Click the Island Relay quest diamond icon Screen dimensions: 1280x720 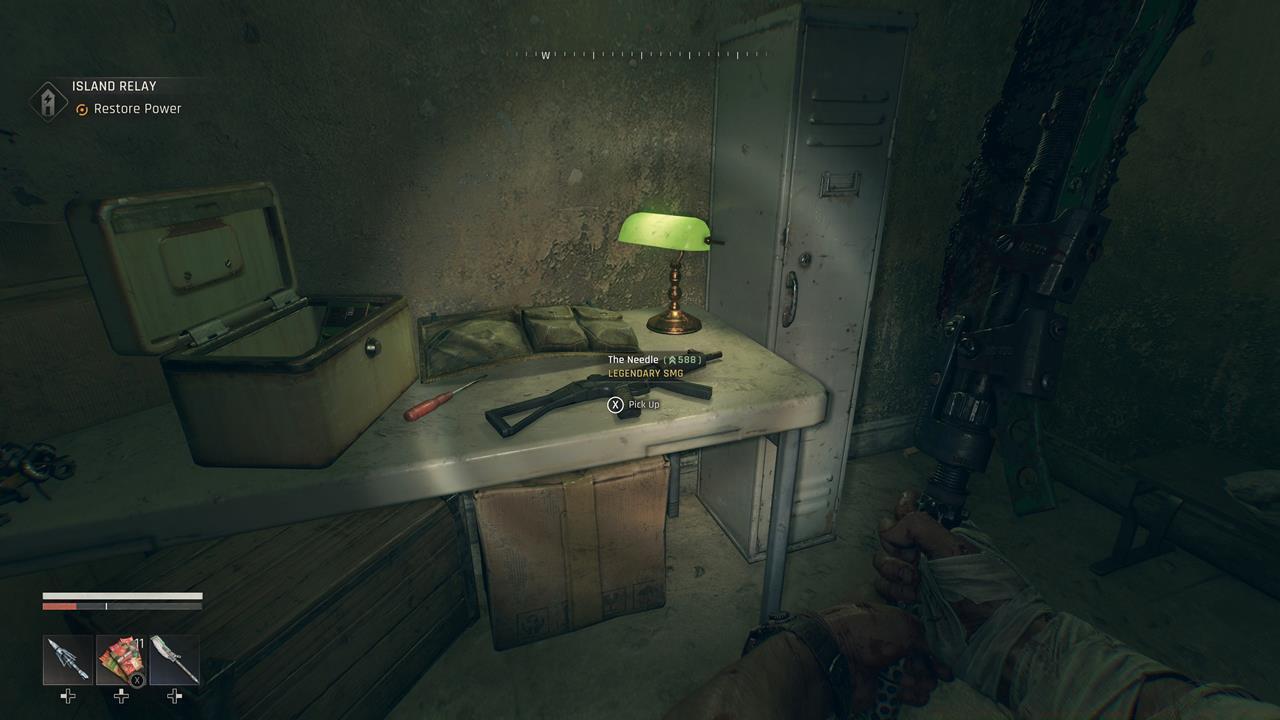47,97
